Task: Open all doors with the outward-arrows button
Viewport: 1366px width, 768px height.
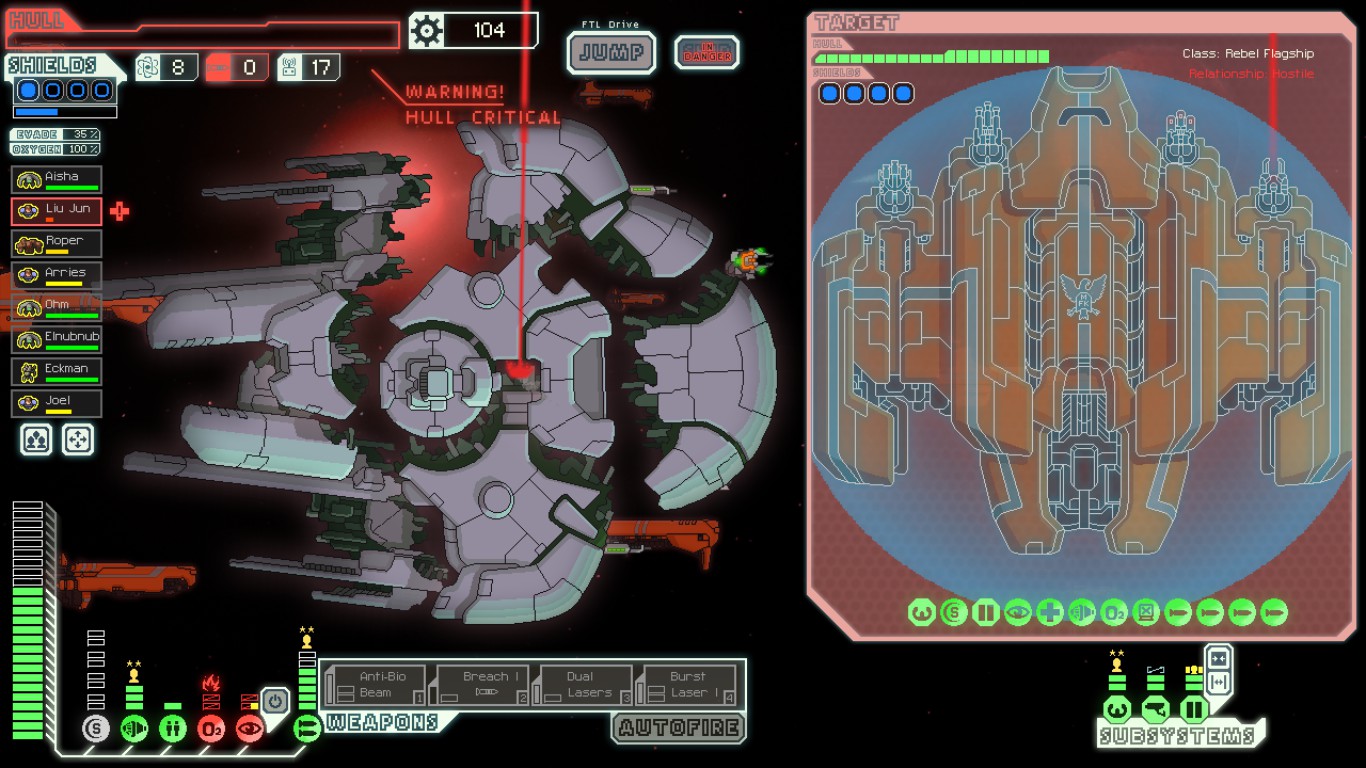Action: [x=1218, y=683]
